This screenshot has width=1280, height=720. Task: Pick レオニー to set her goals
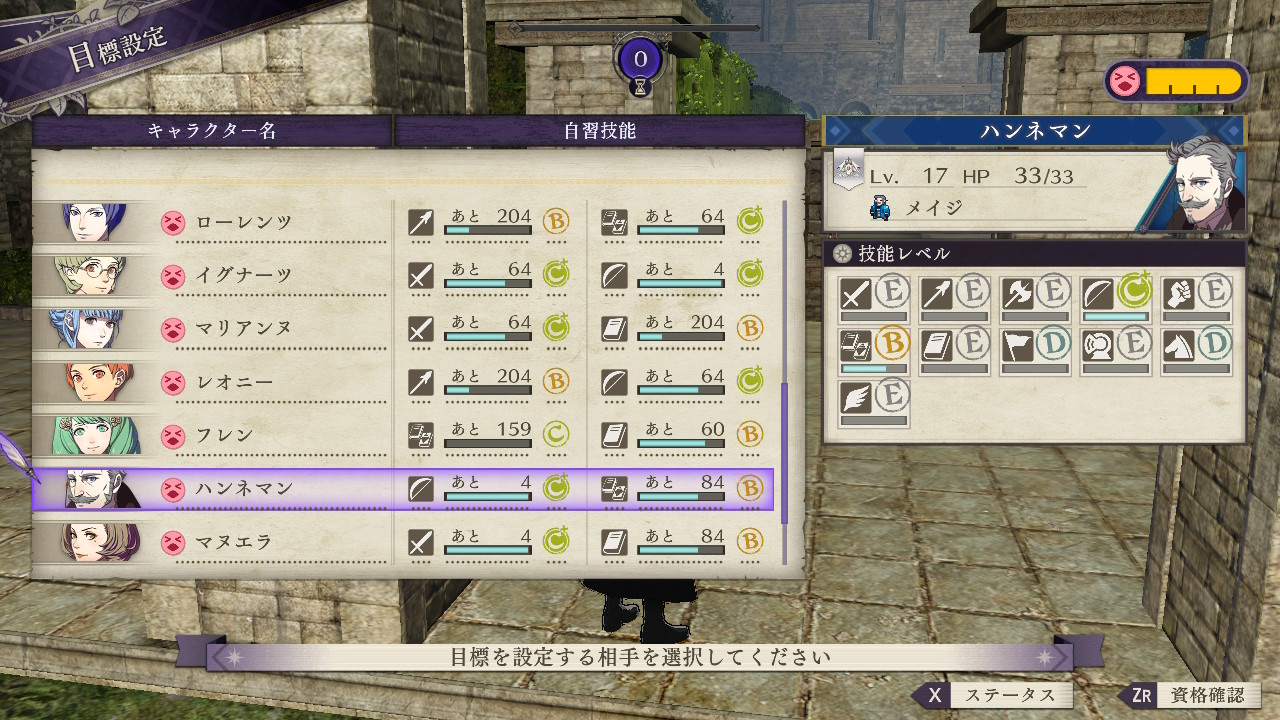tap(243, 382)
